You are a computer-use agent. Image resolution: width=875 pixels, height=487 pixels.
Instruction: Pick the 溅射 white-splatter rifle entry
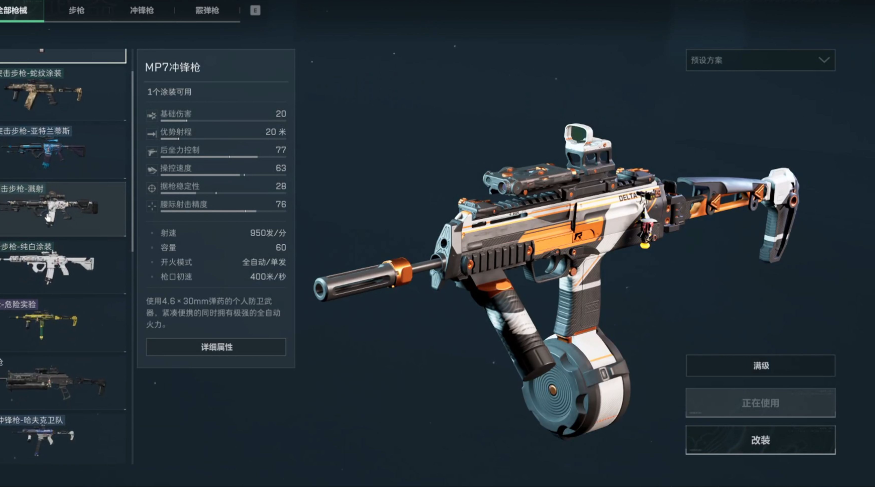62,203
